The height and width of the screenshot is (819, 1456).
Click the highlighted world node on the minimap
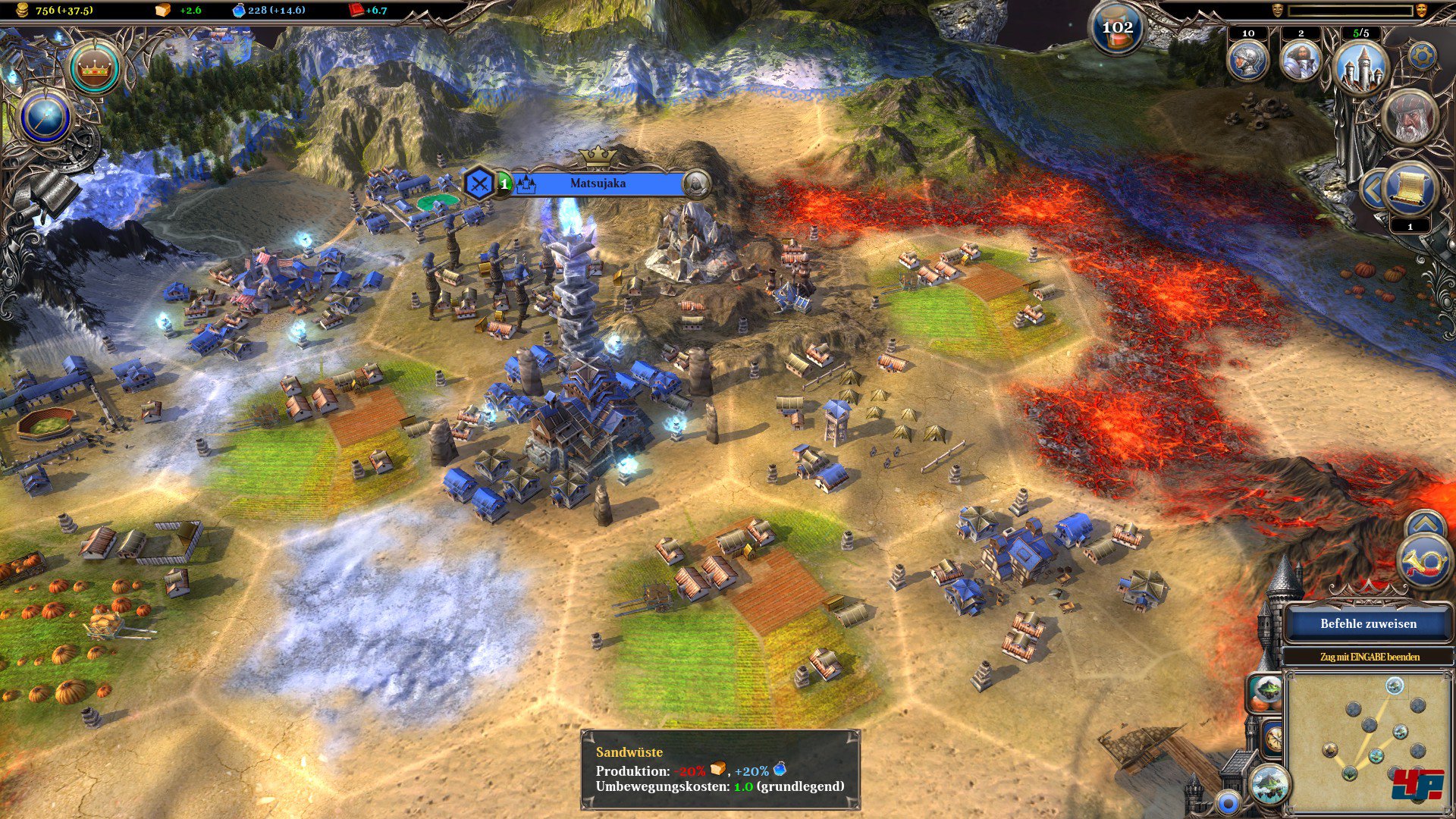pyautogui.click(x=1394, y=686)
